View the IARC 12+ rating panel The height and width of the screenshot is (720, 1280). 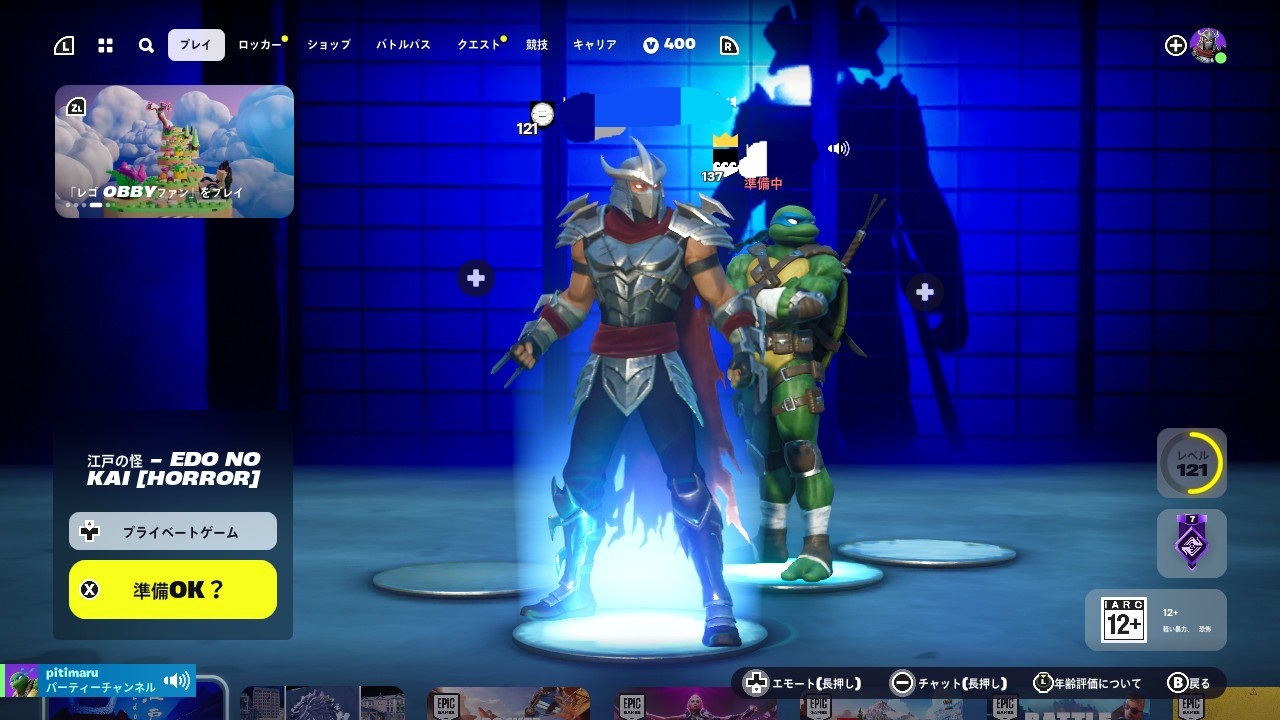point(1155,620)
